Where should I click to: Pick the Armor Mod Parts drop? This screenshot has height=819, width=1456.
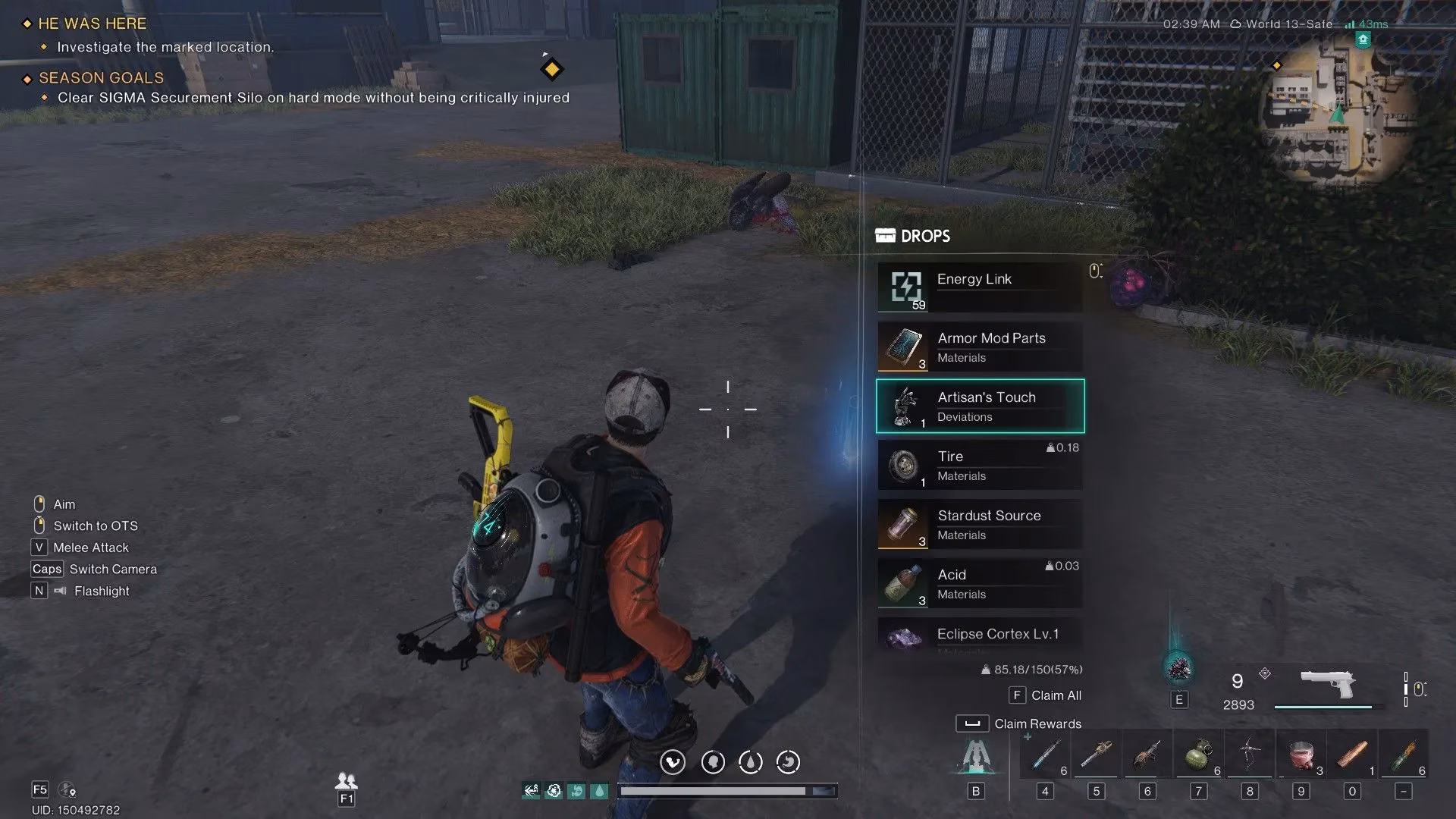[980, 347]
